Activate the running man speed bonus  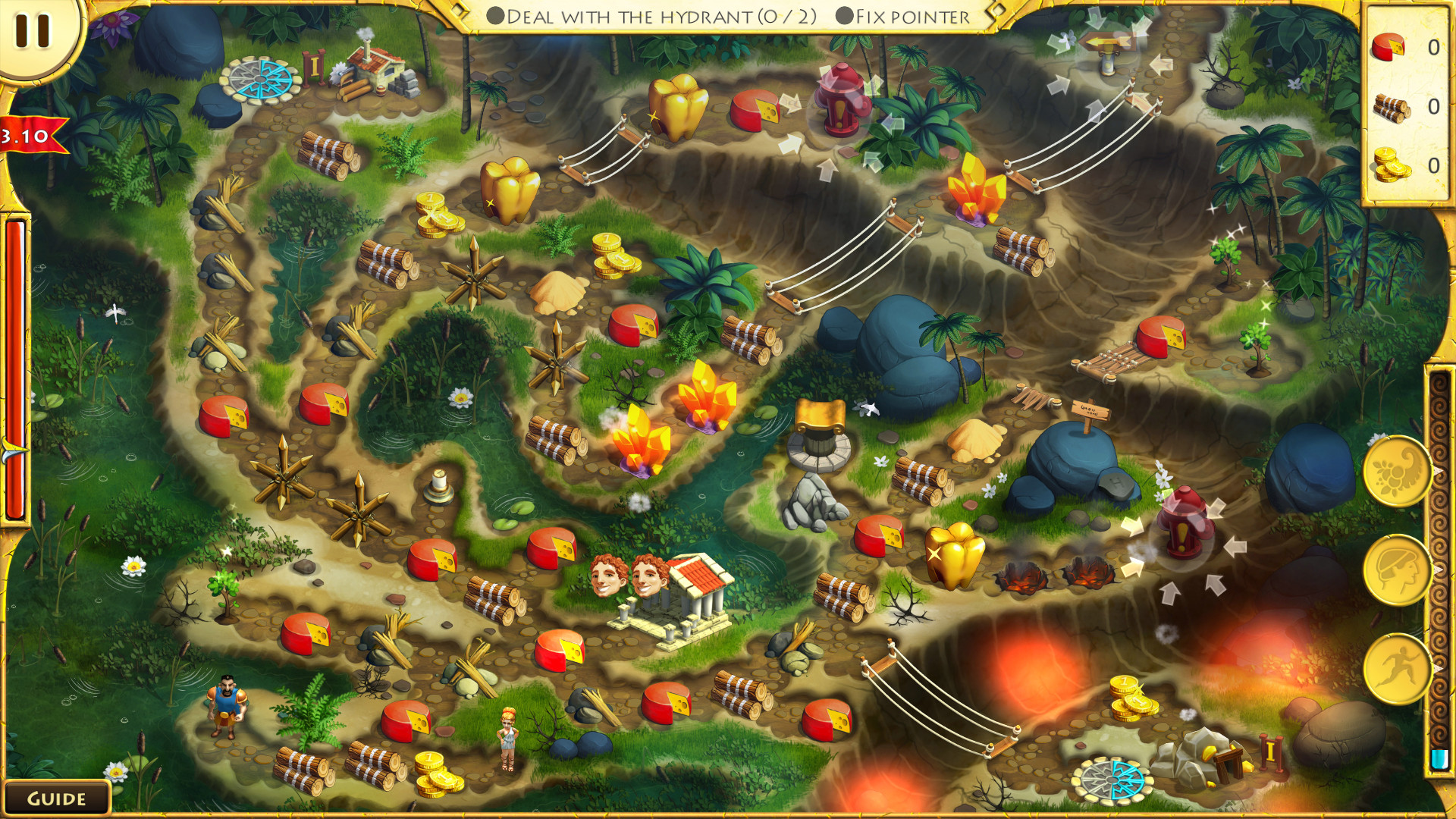click(x=1396, y=668)
